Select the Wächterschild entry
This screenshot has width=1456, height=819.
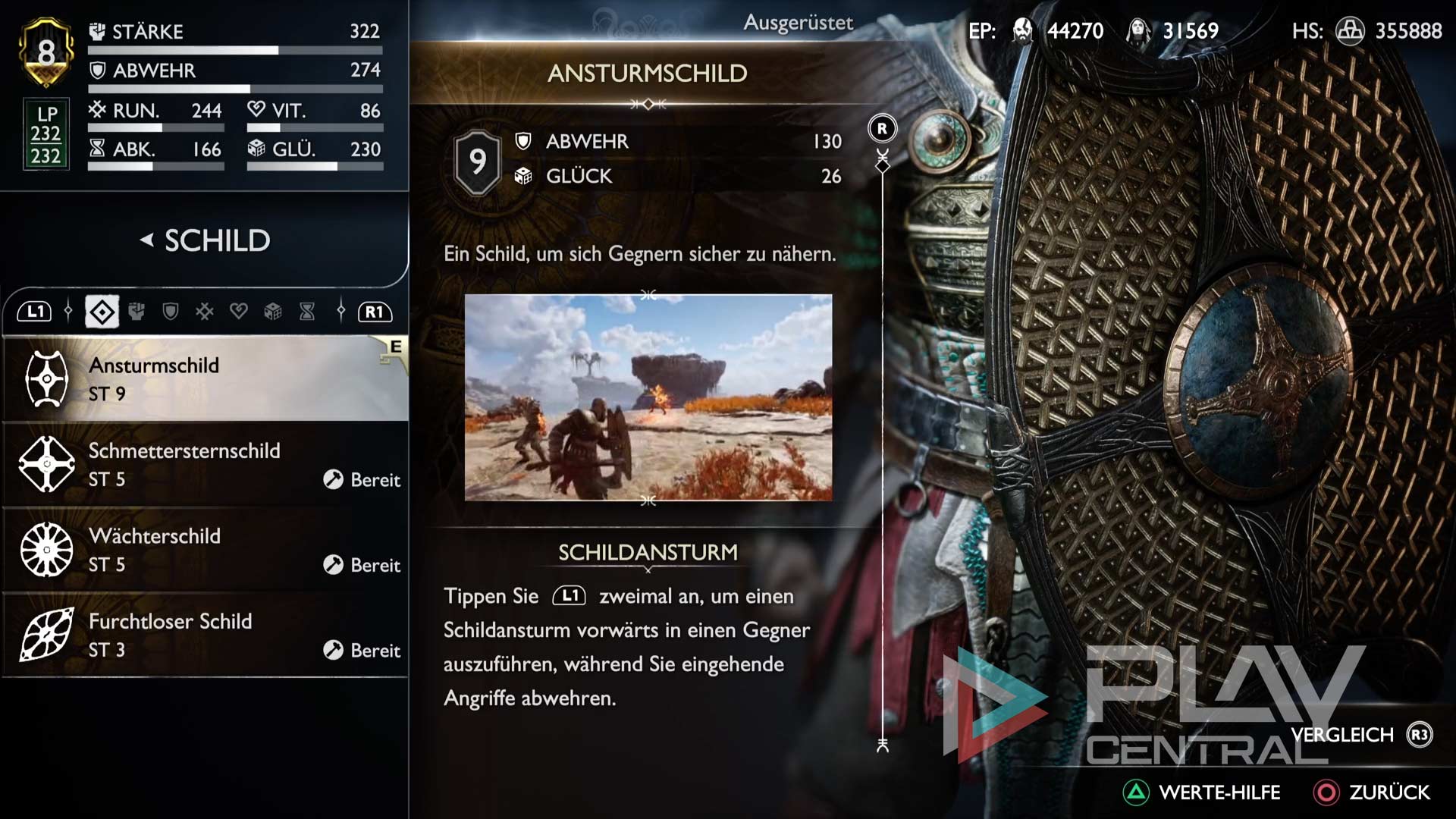(x=205, y=550)
